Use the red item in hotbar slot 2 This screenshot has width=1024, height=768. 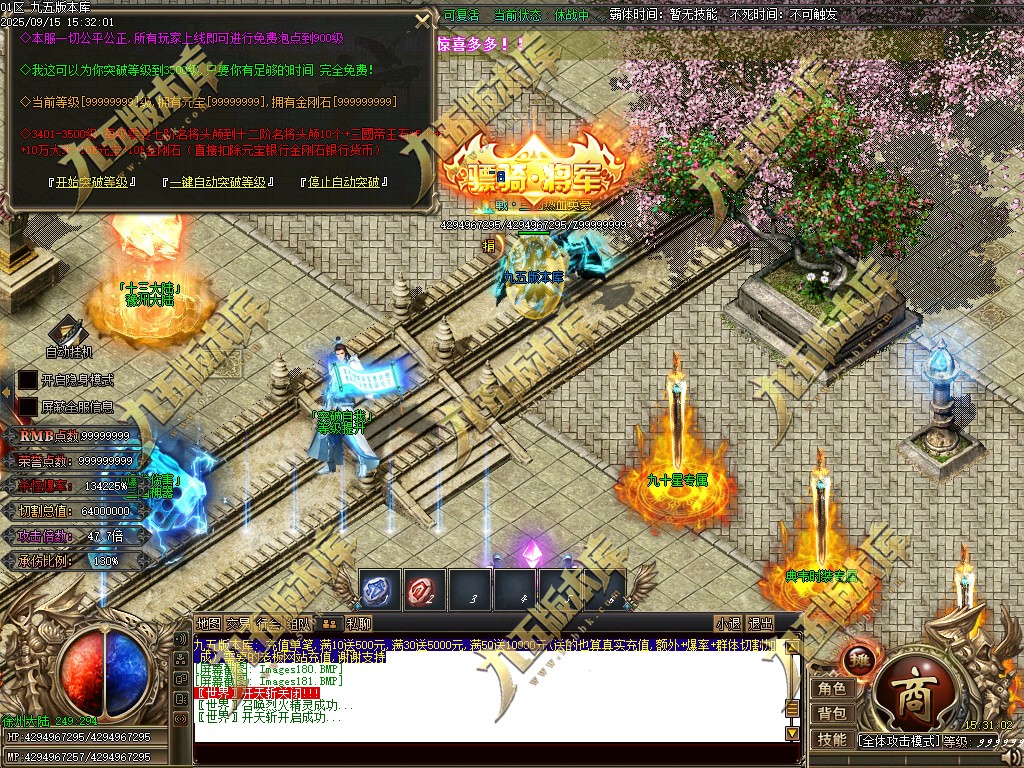coord(425,590)
